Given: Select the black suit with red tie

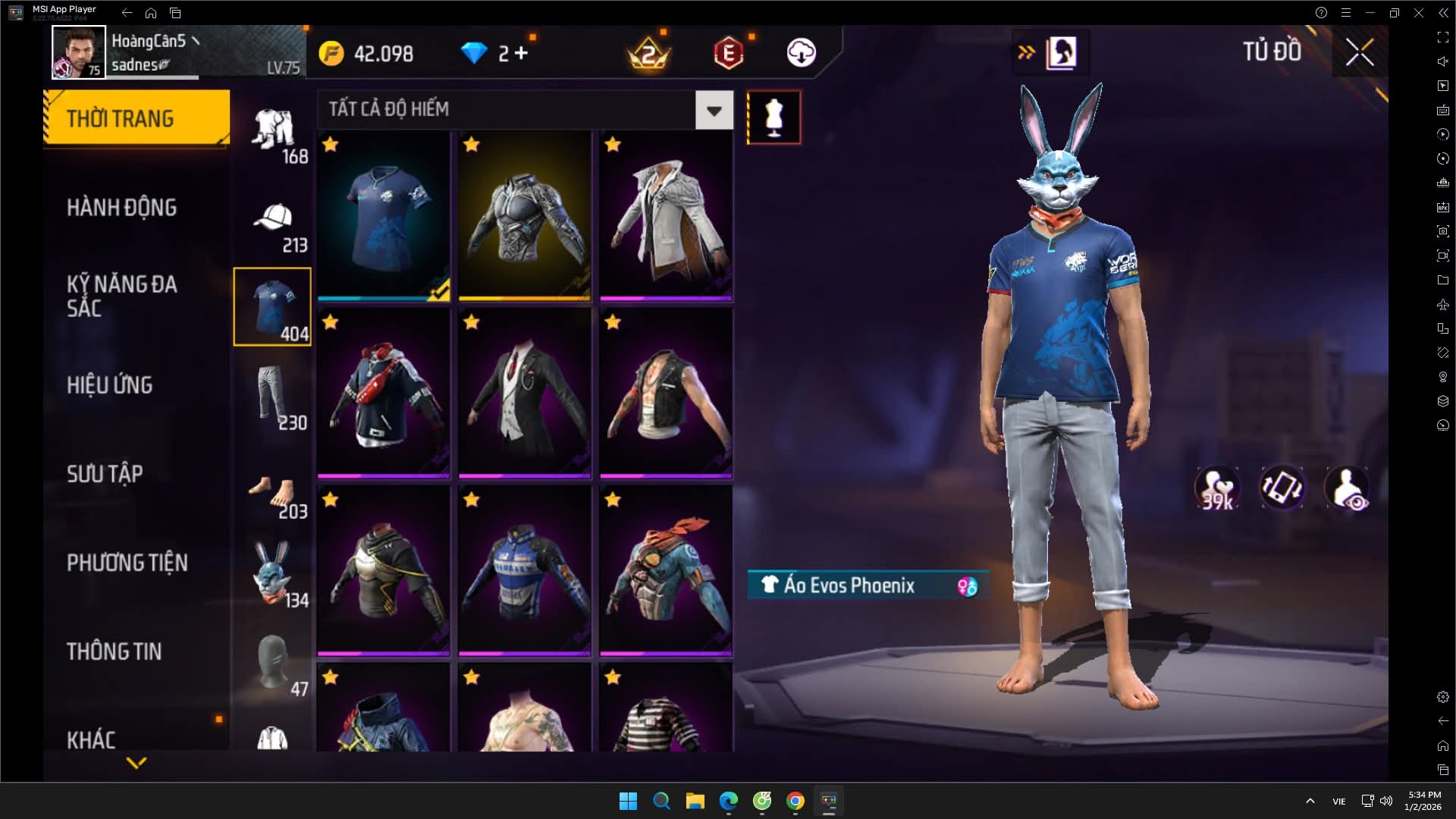Looking at the screenshot, I should (x=525, y=394).
